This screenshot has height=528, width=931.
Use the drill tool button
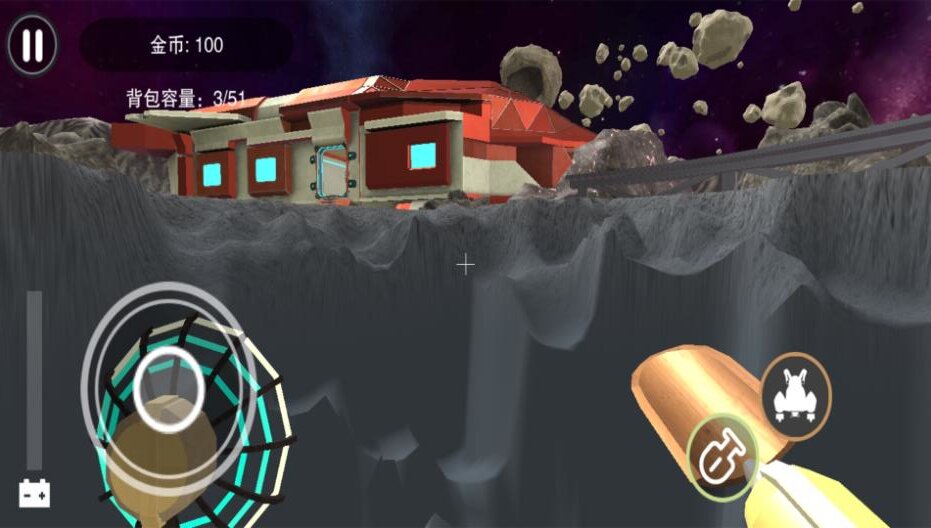[x=722, y=456]
